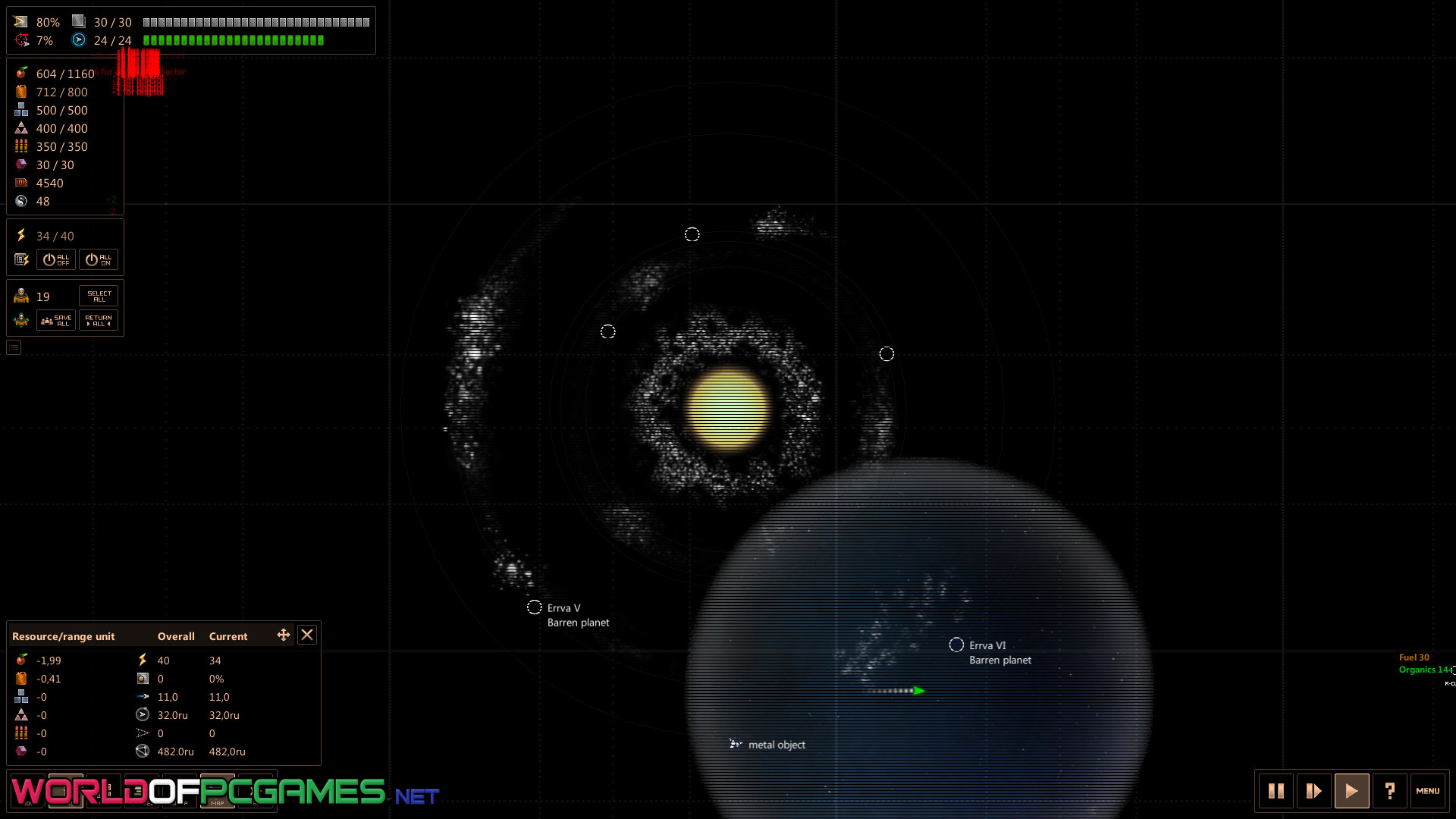Select the Errva V planet marker

(535, 607)
